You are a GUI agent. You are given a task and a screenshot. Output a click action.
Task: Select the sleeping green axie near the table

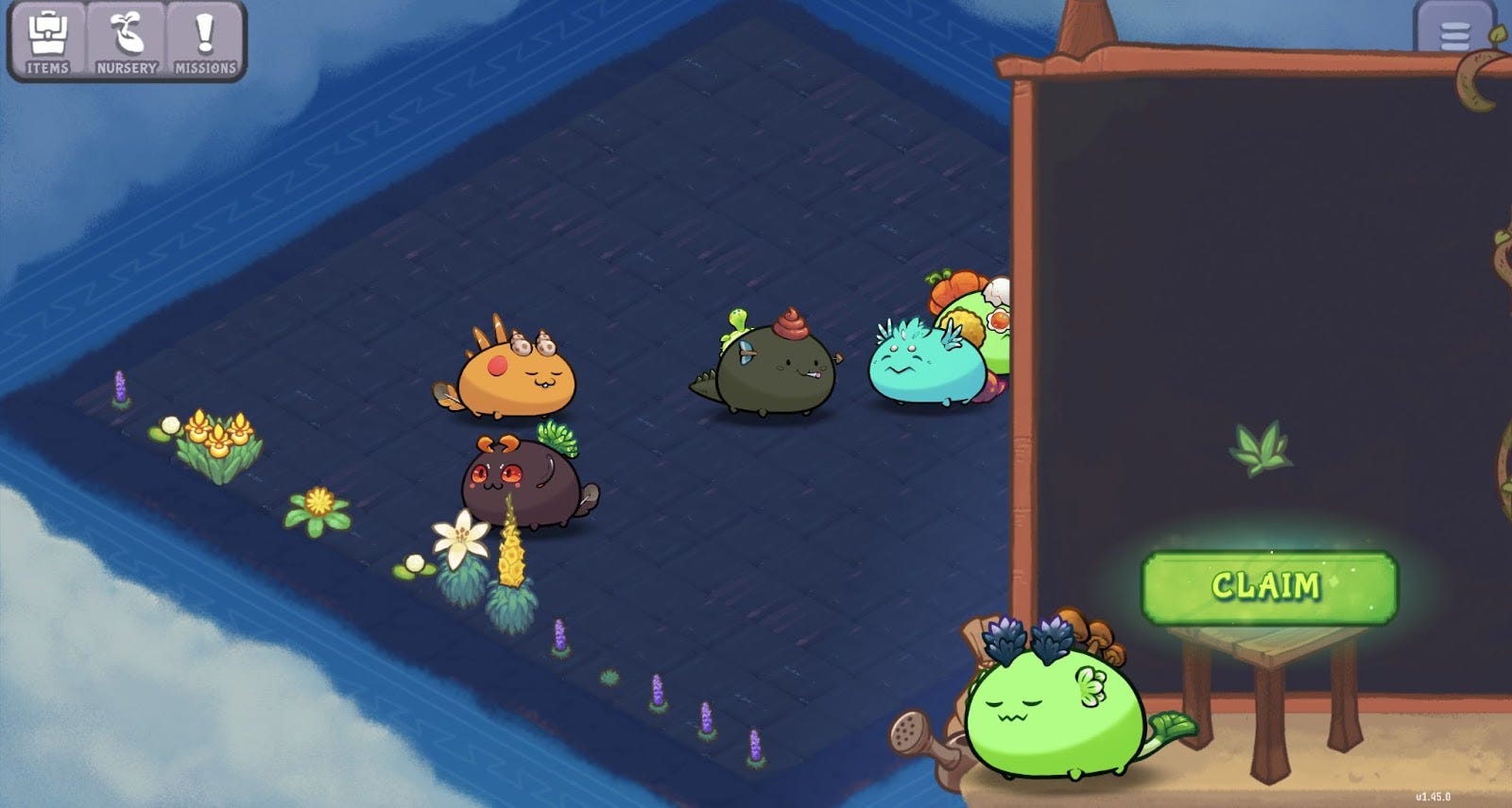[x=1049, y=718]
